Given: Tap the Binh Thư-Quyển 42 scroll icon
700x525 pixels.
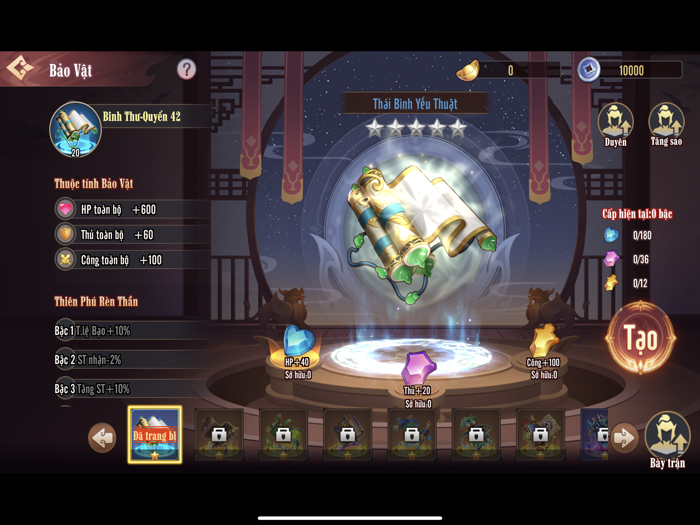Looking at the screenshot, I should tap(75, 129).
